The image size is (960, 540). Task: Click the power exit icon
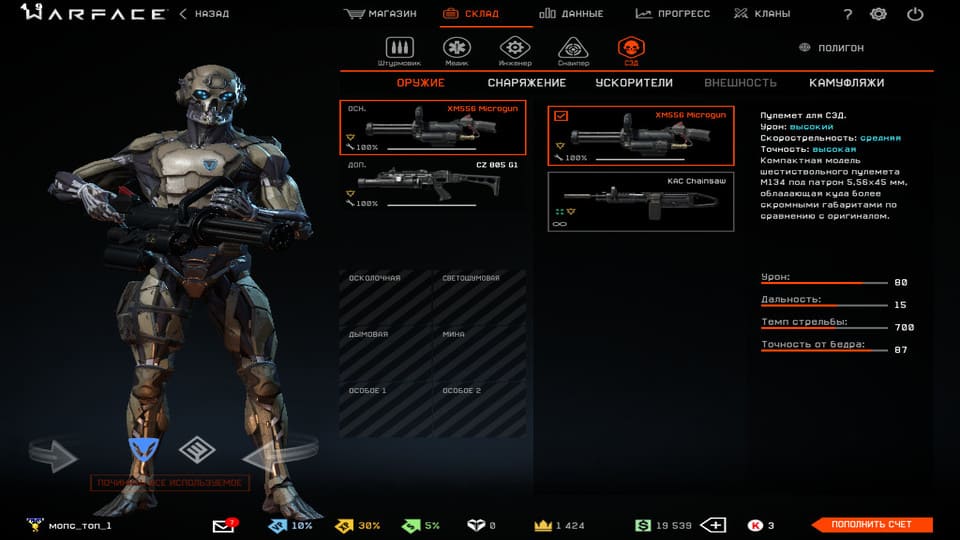pyautogui.click(x=914, y=14)
